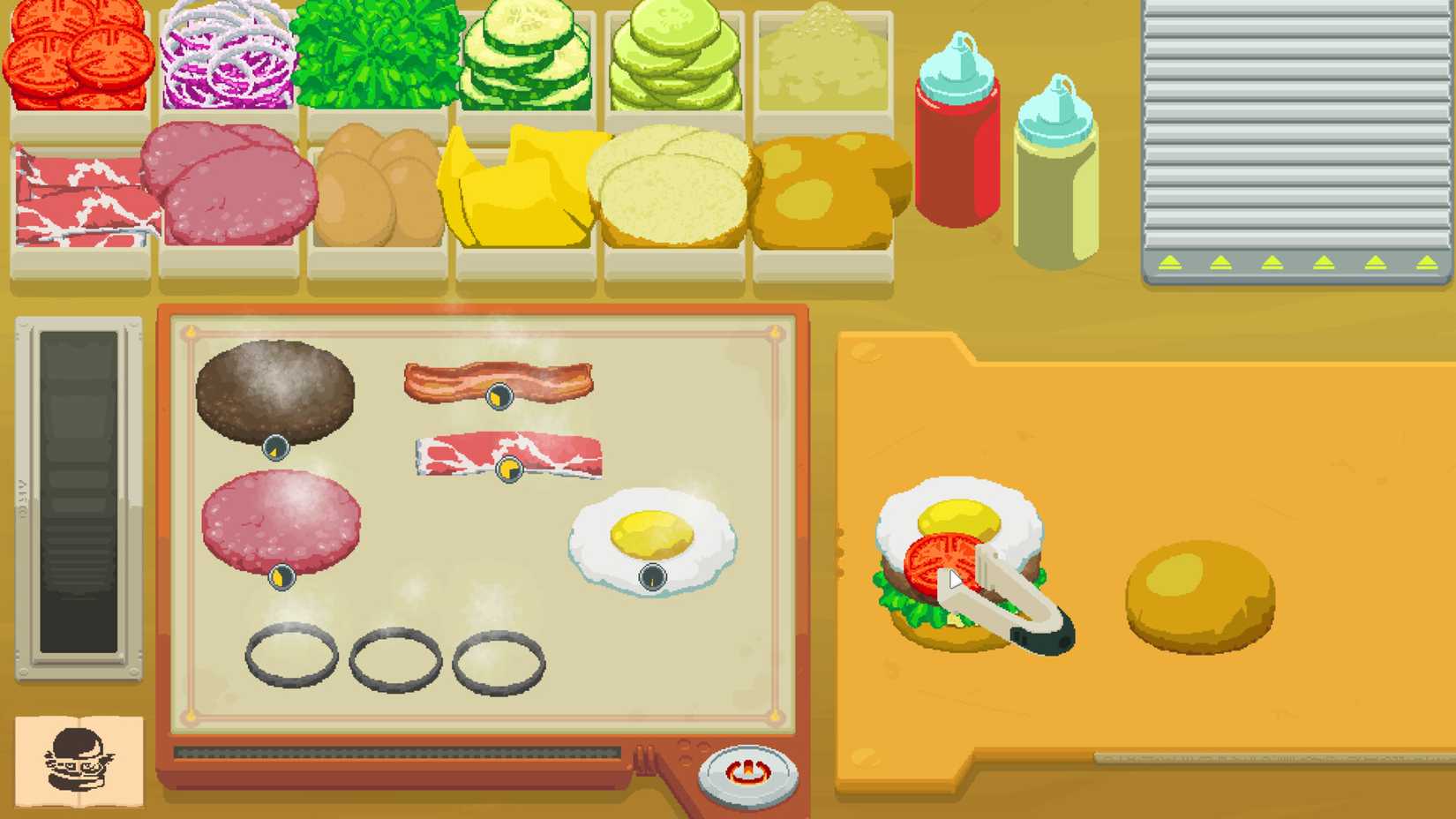Viewport: 1456px width, 819px height.
Task: Take a cucumber slice from its container
Action: coord(525,53)
